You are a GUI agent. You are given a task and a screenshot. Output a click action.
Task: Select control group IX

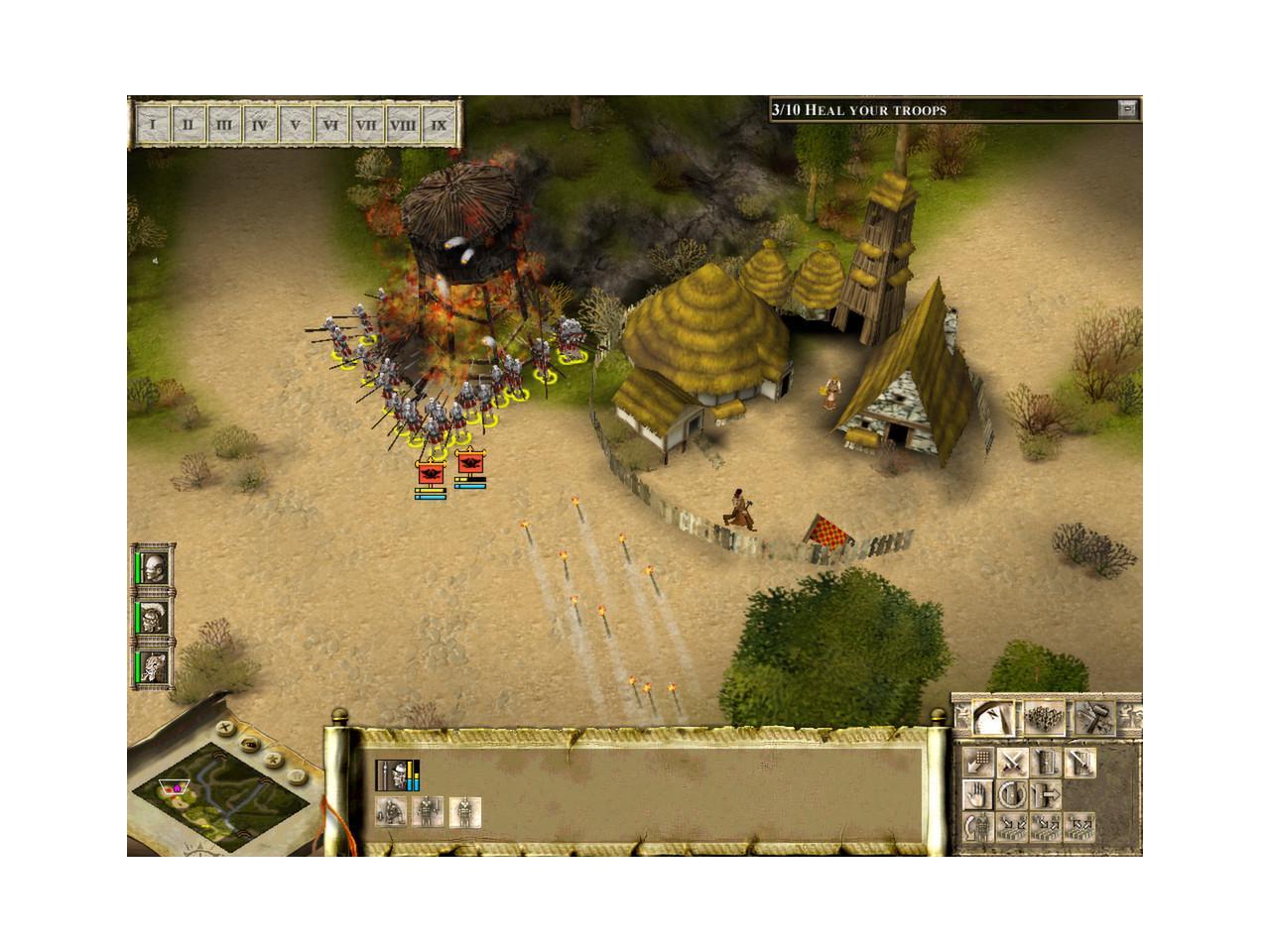[x=438, y=126]
